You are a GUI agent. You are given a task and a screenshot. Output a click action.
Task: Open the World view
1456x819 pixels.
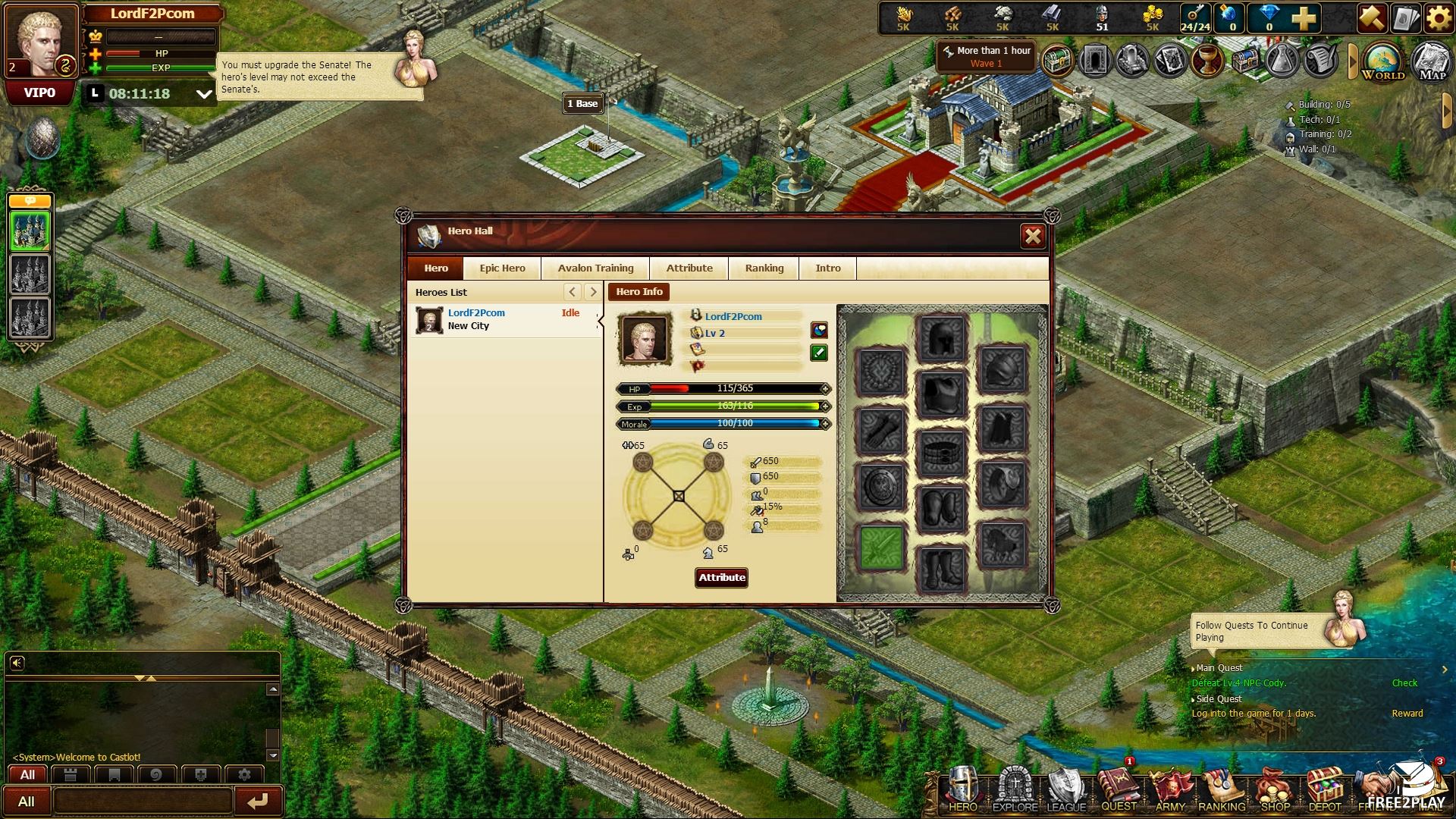(x=1382, y=61)
